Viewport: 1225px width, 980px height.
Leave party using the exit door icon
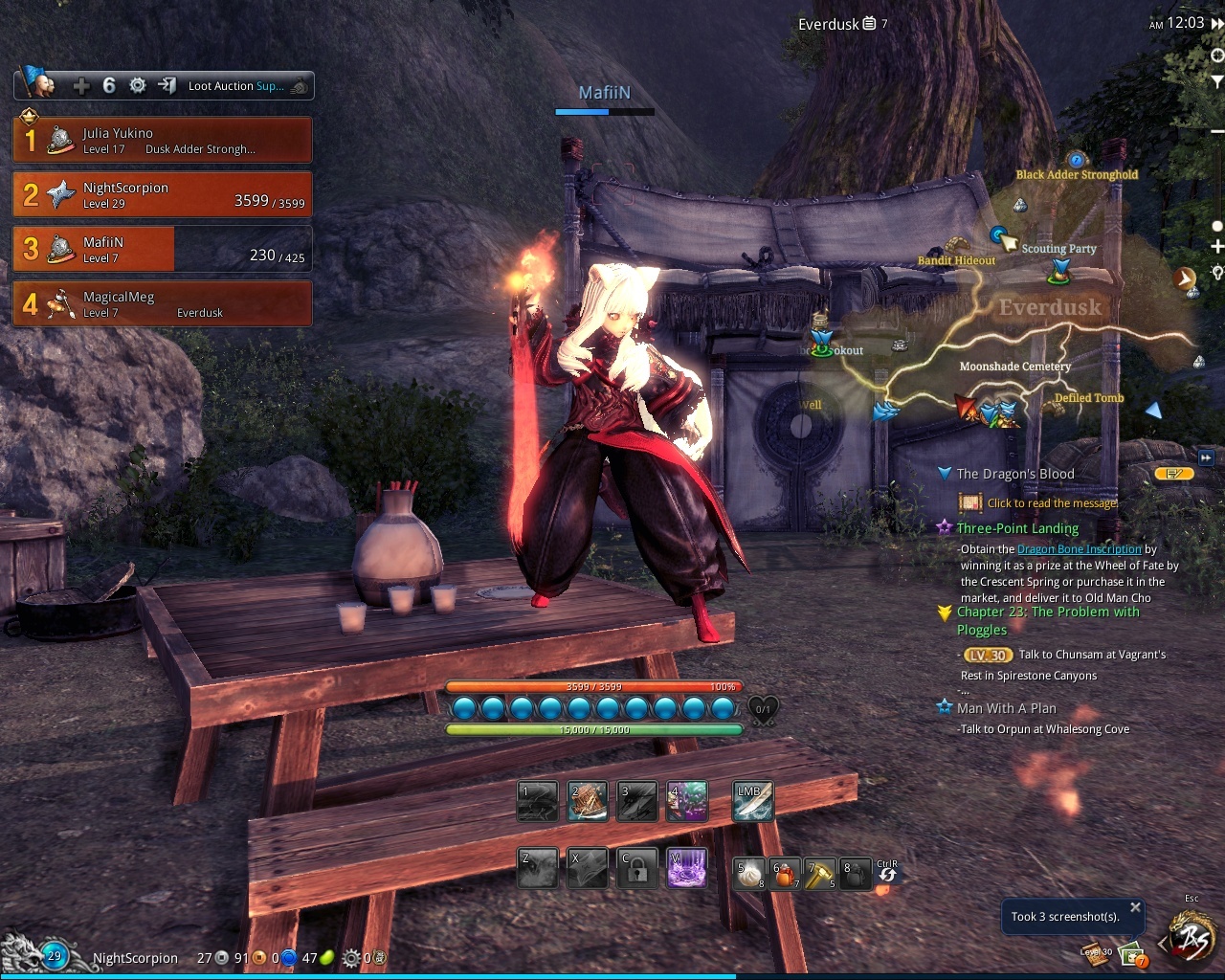(167, 86)
